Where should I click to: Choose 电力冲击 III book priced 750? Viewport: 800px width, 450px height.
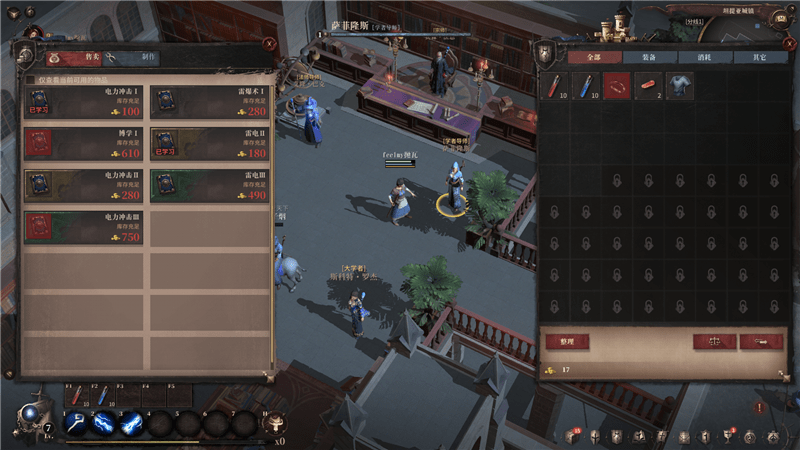tap(85, 228)
